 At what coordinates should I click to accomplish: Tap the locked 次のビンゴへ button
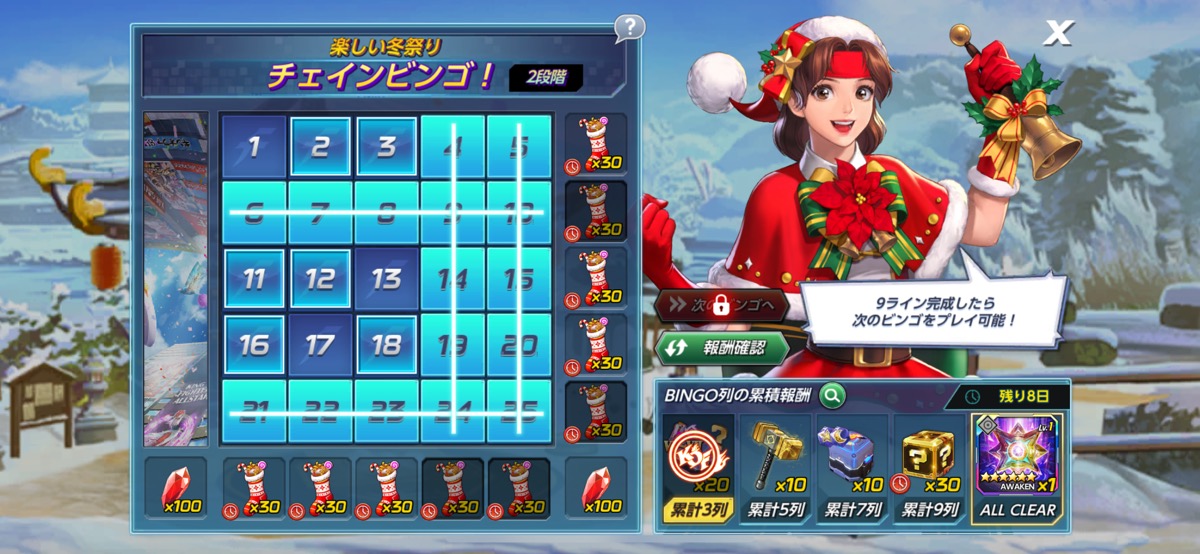coord(720,306)
